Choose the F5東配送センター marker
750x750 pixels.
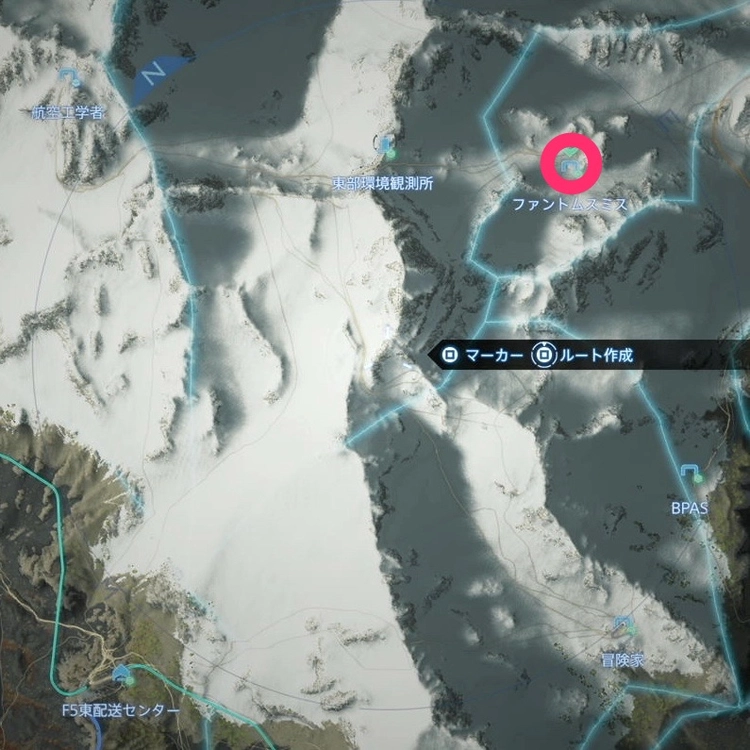pos(124,676)
